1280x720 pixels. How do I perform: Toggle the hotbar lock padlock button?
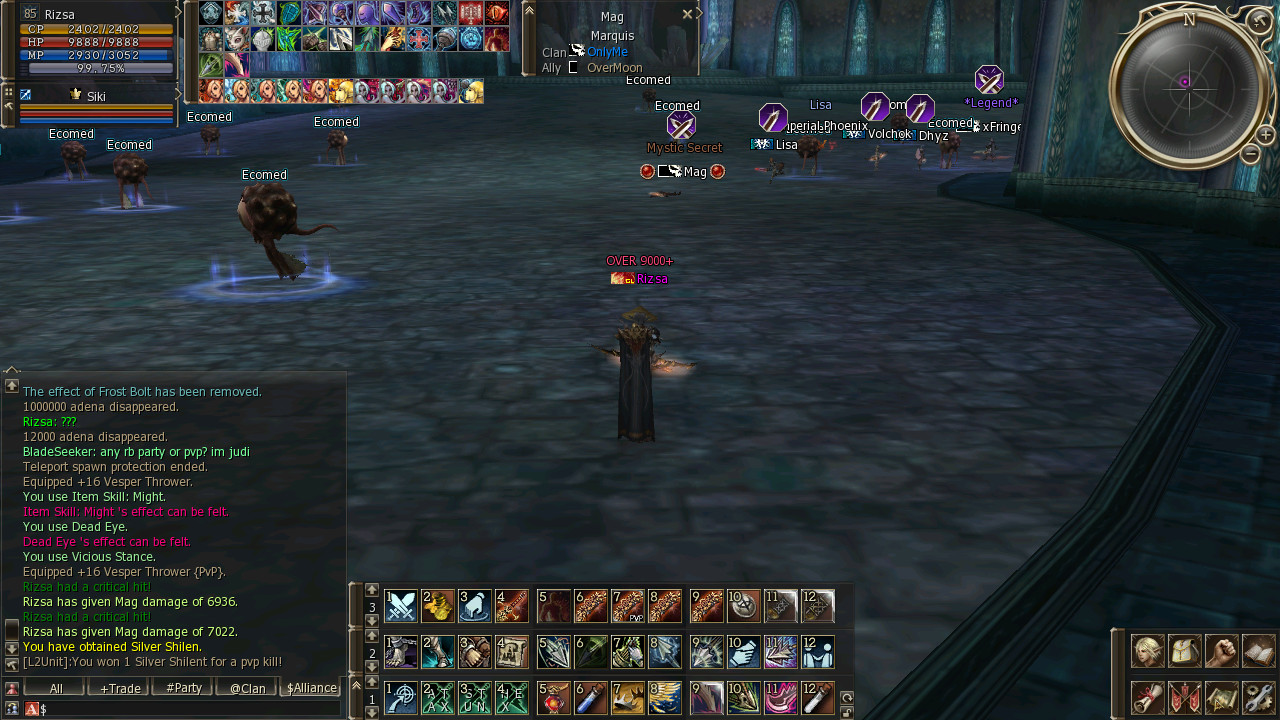[x=846, y=712]
